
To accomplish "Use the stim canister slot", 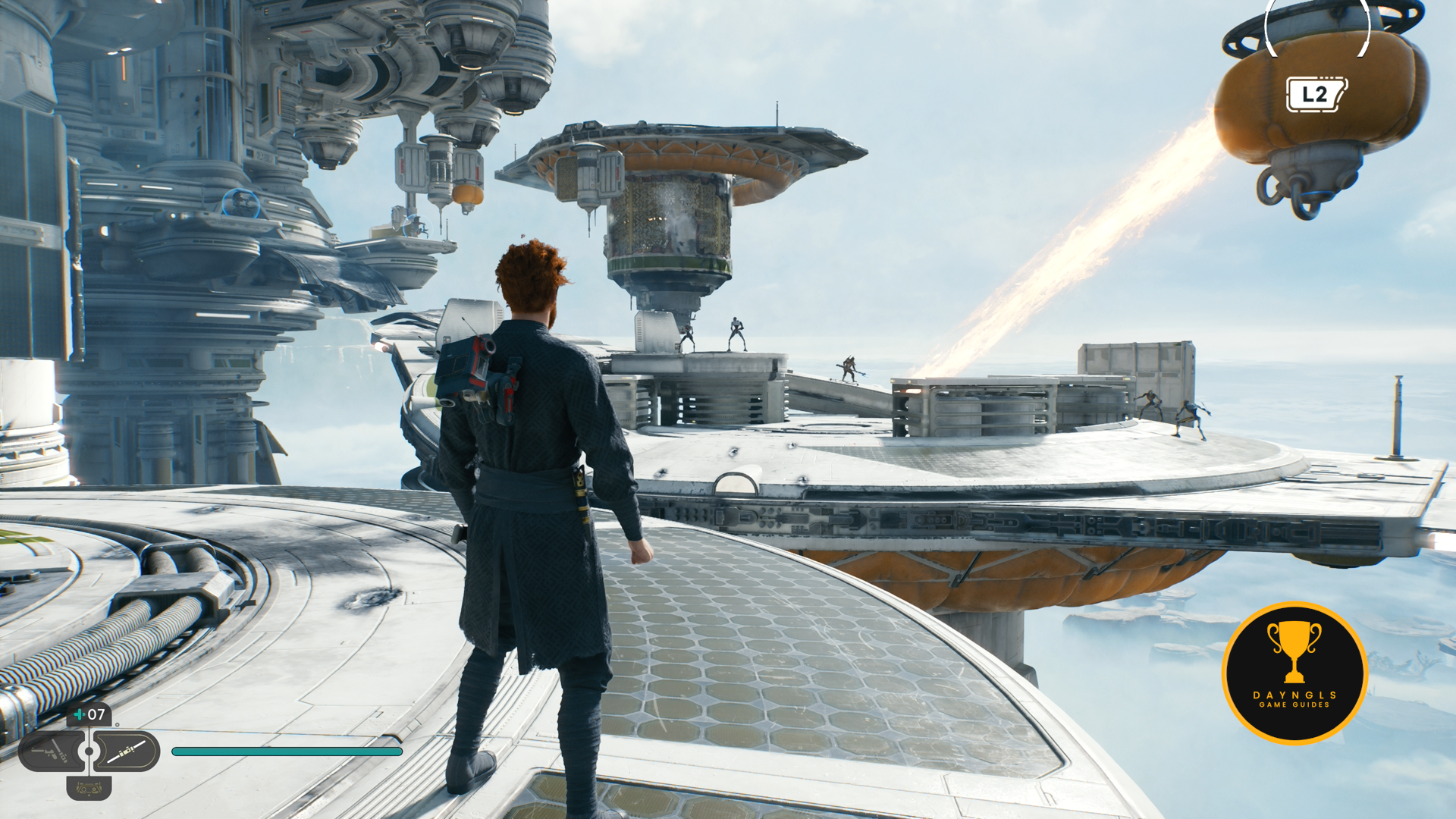I will click(89, 714).
